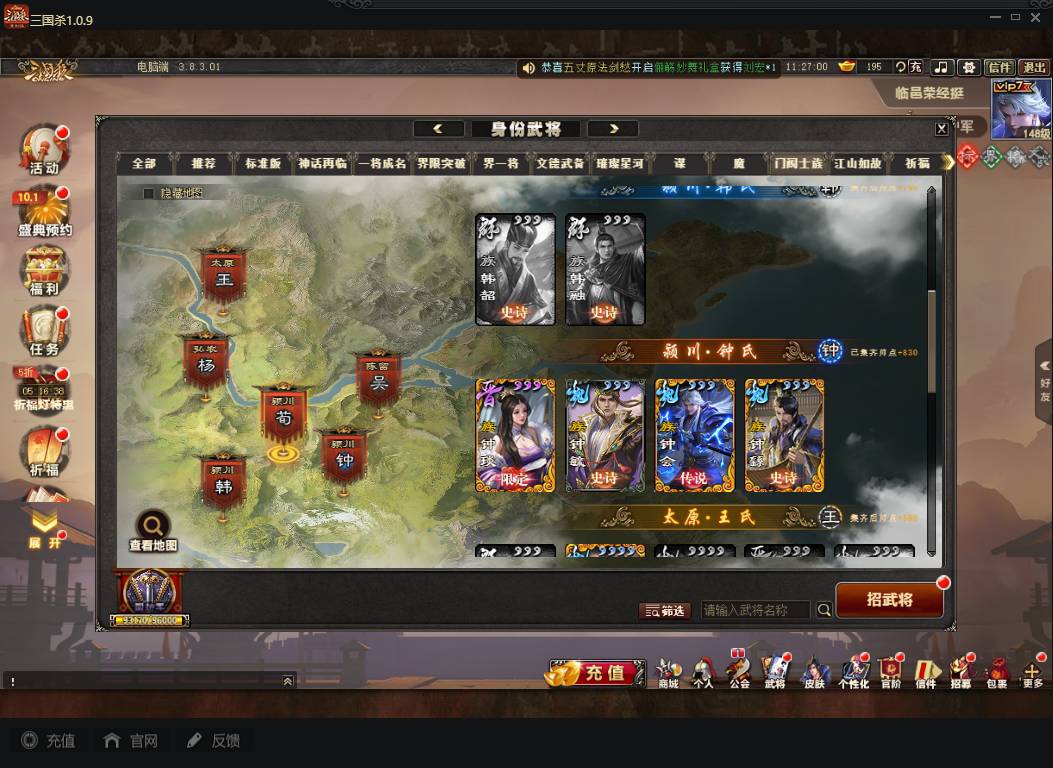1053x768 pixels.
Task: Open the 任务 quests icon
Action: (x=43, y=332)
